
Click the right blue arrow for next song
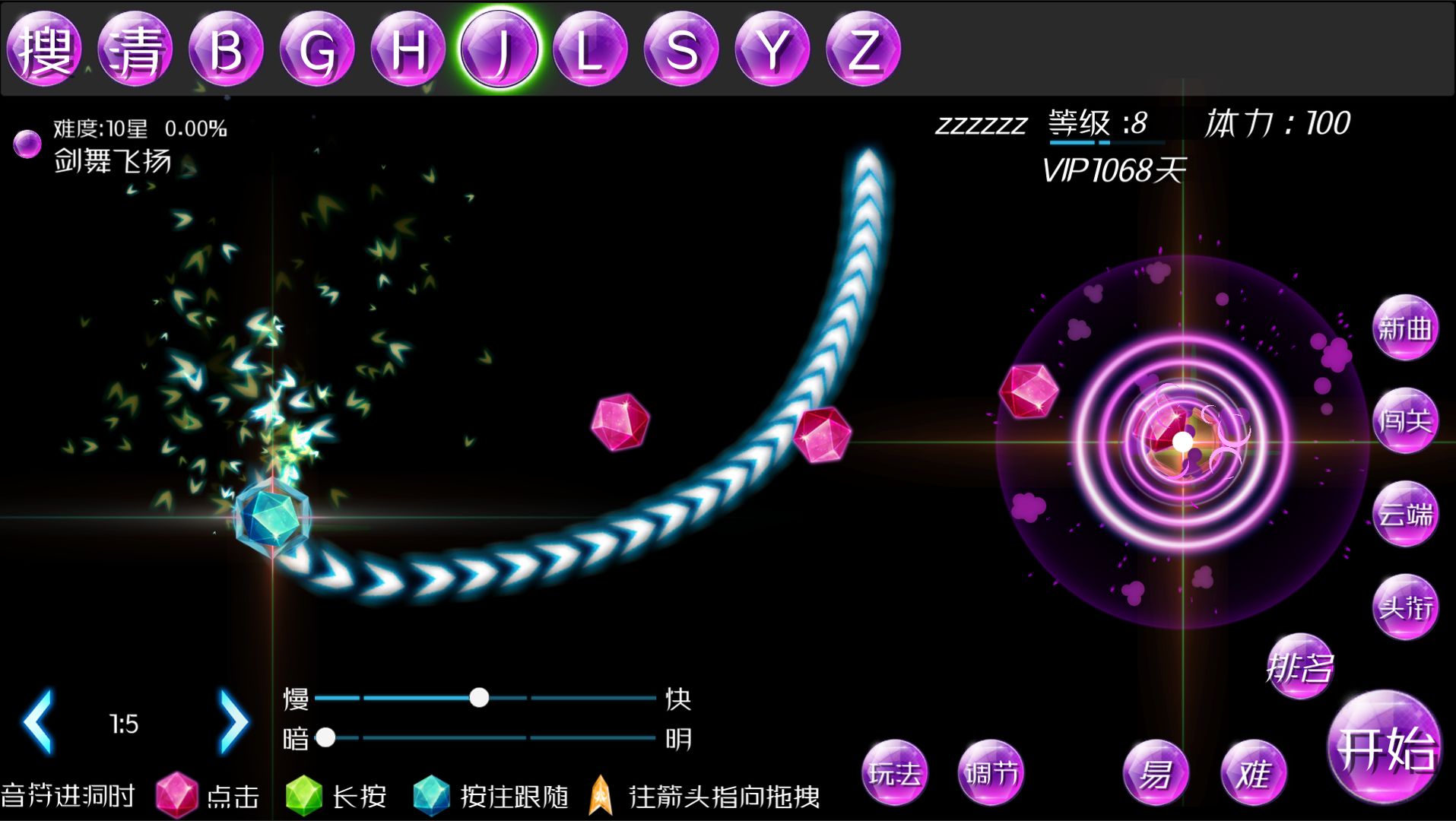[233, 721]
